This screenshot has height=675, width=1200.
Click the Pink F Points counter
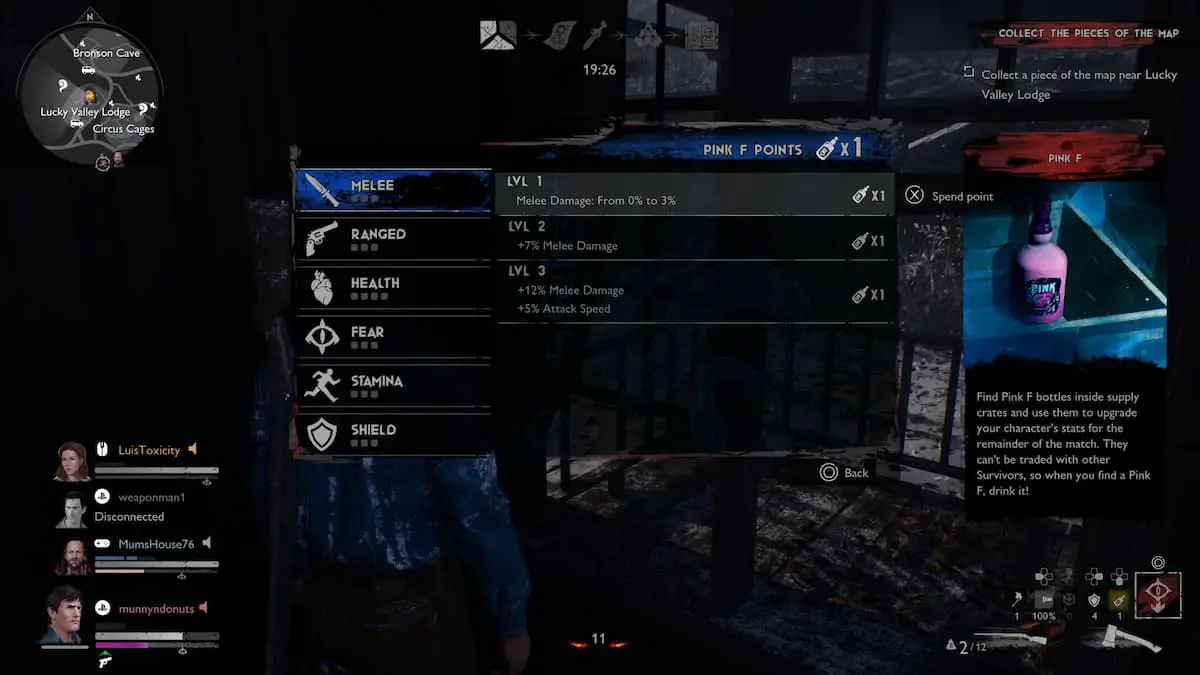tap(782, 149)
